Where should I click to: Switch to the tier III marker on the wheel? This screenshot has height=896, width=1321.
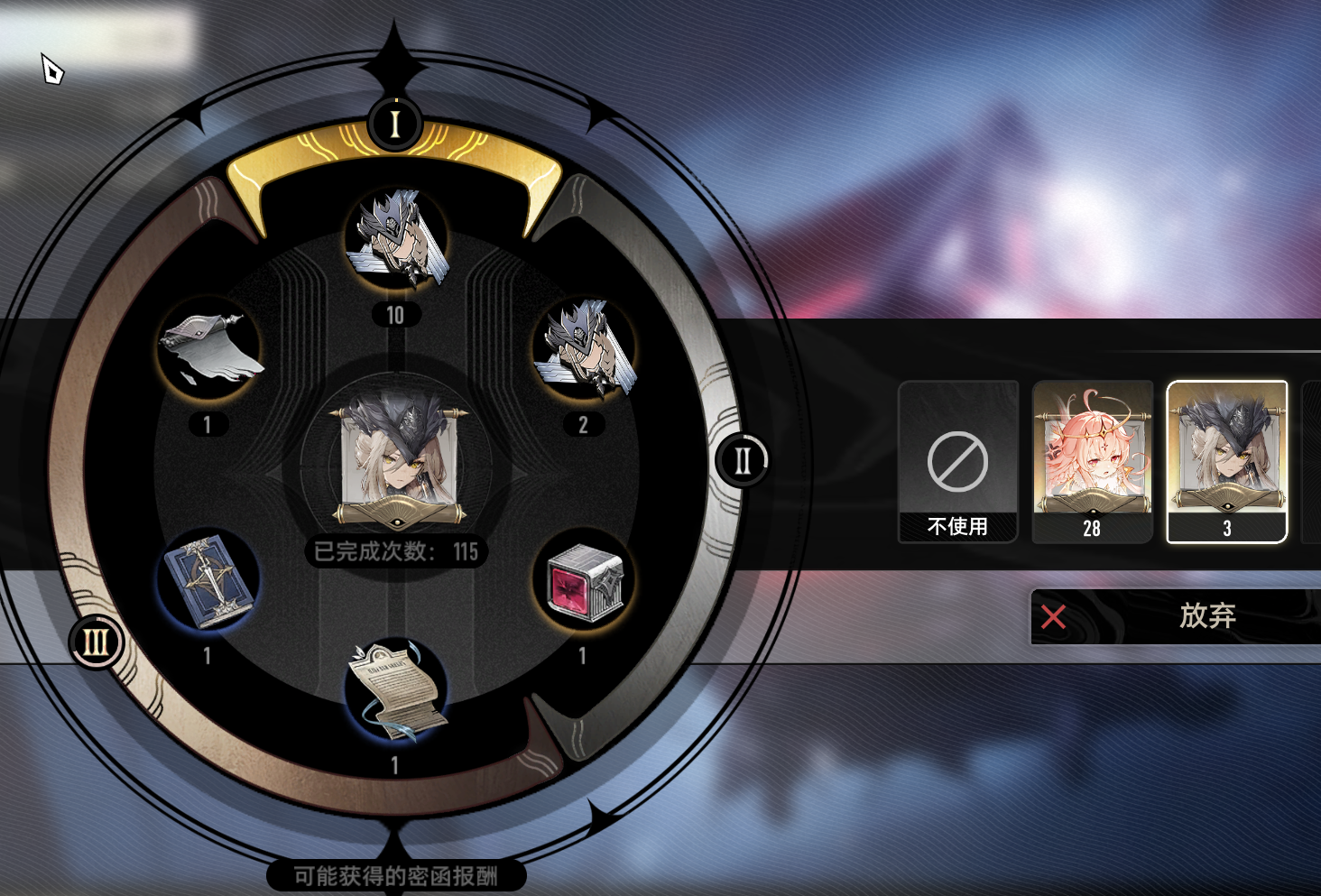point(94,643)
